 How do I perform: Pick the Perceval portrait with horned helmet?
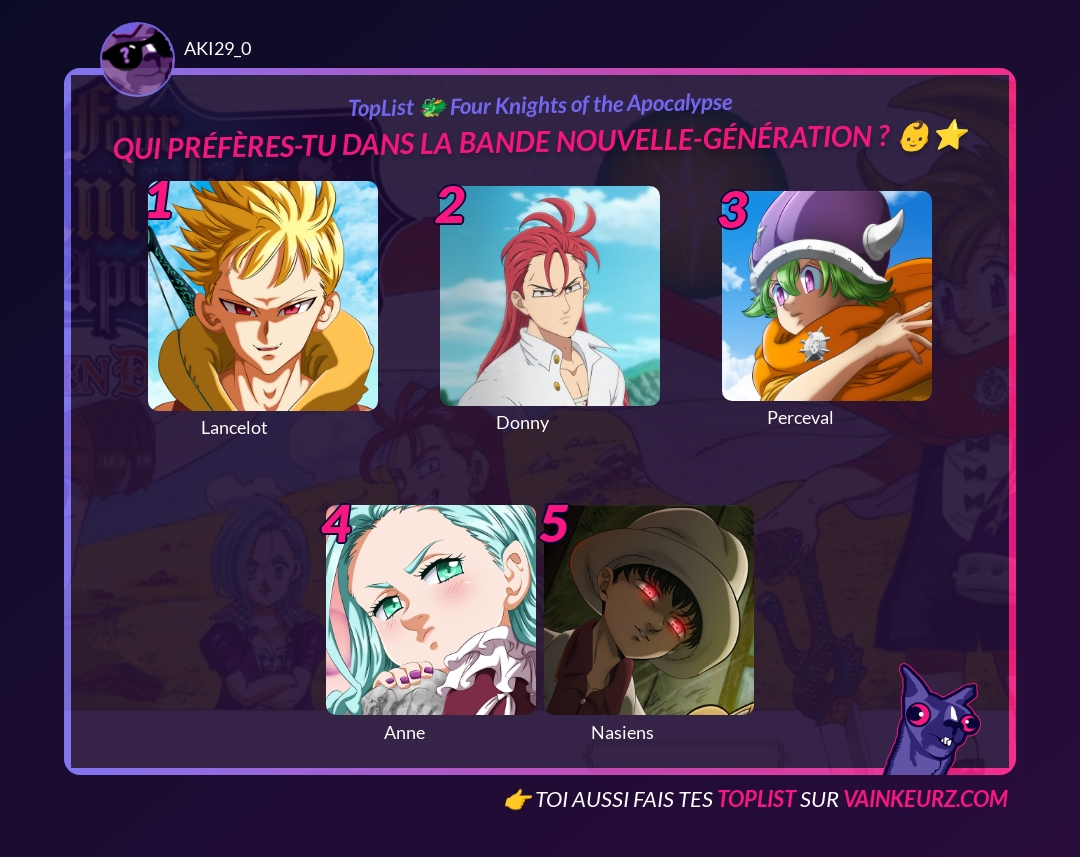click(827, 296)
